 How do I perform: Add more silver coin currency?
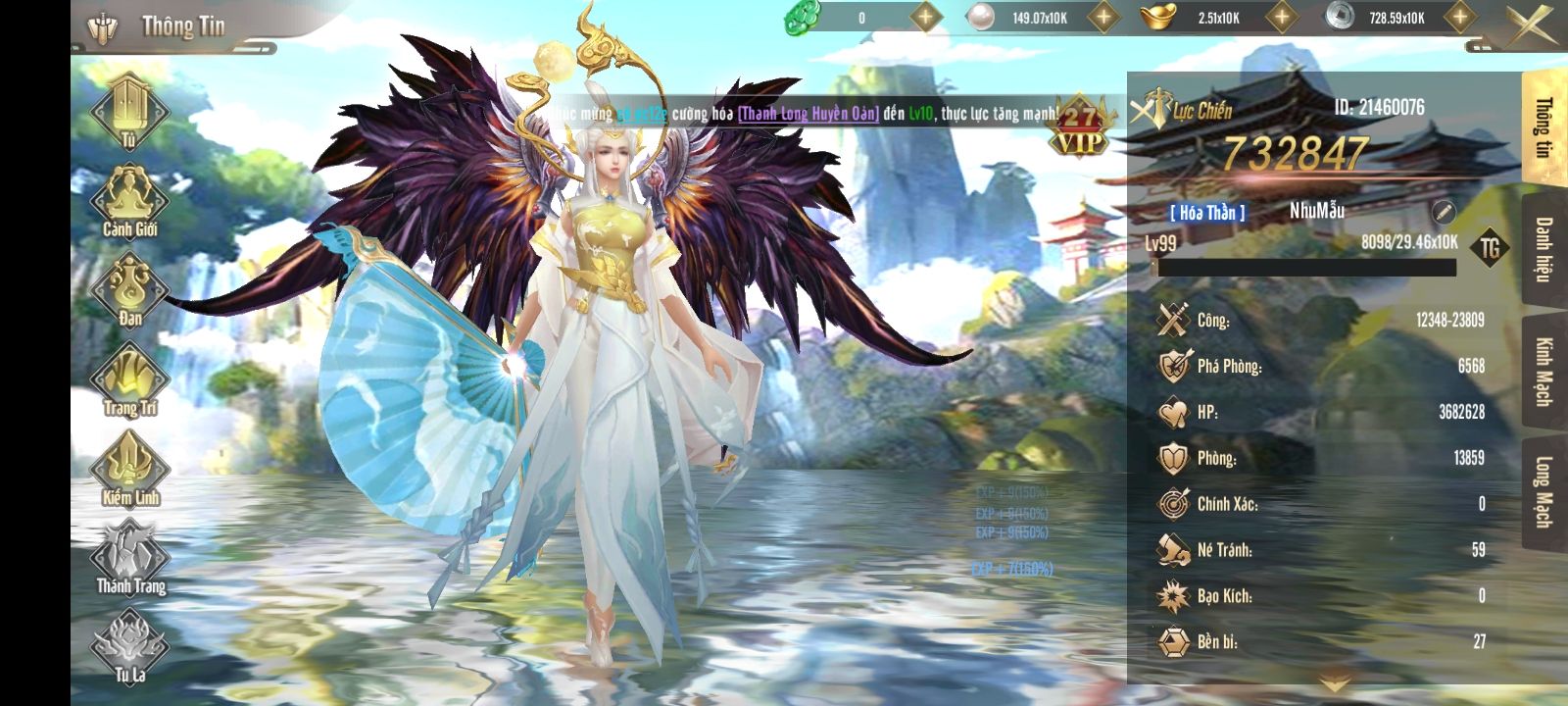pyautogui.click(x=1459, y=17)
